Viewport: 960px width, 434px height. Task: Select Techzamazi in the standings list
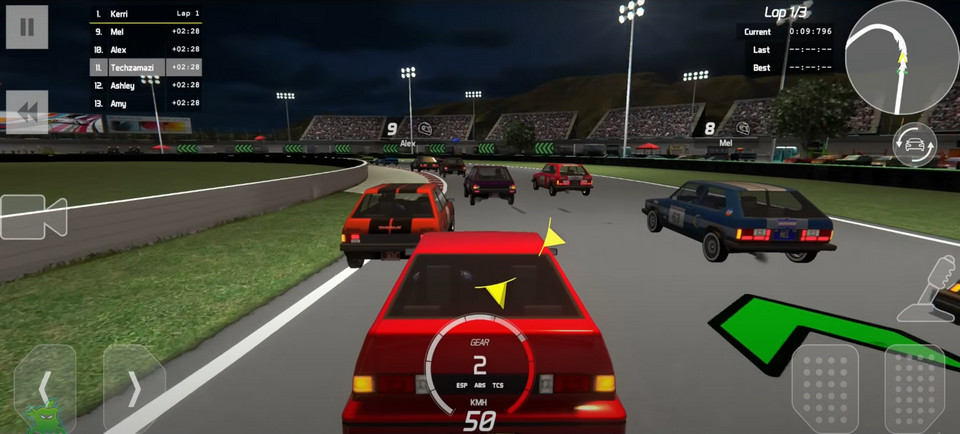click(x=146, y=67)
